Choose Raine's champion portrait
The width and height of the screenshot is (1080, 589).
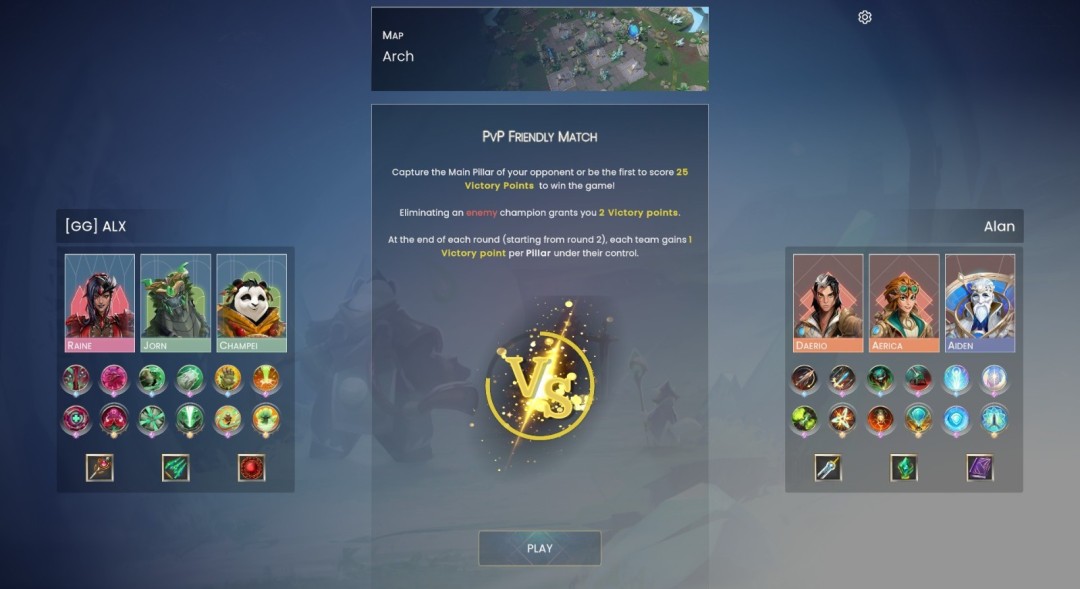[x=100, y=302]
